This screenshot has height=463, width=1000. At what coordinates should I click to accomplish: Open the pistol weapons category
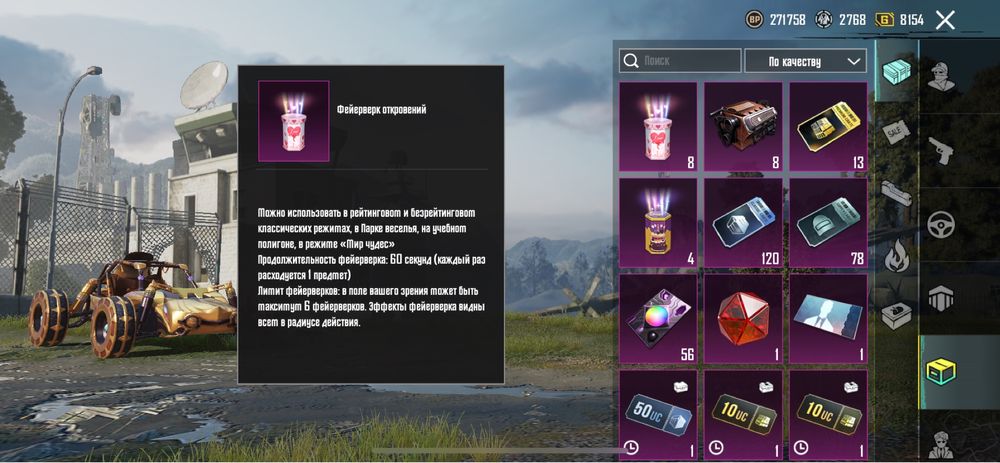tap(941, 152)
